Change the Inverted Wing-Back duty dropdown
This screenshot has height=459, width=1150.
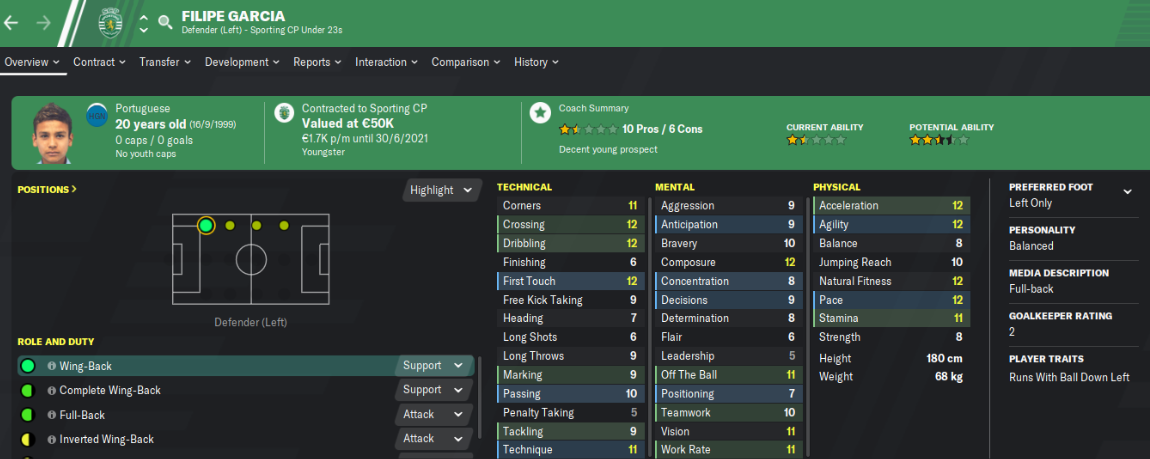(x=433, y=438)
